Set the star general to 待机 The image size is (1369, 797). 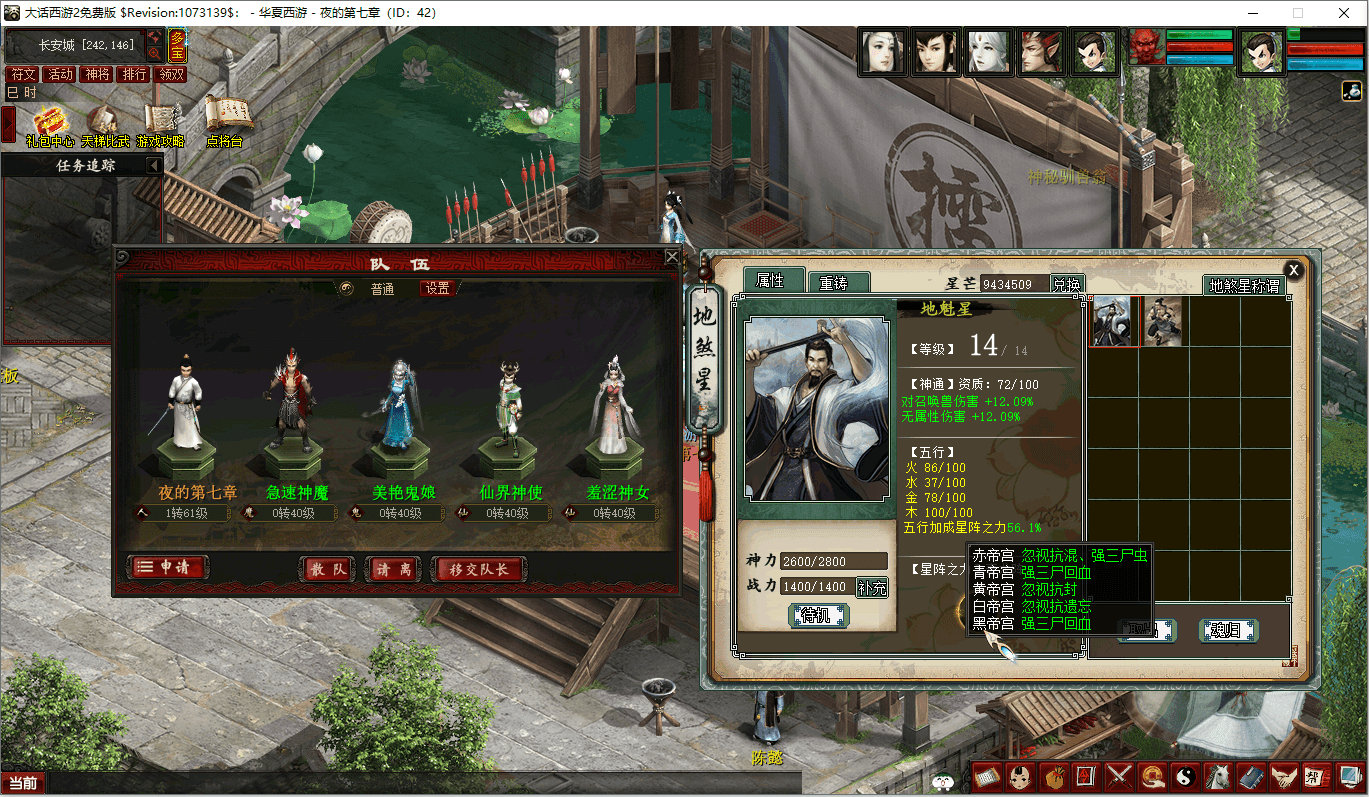[818, 615]
